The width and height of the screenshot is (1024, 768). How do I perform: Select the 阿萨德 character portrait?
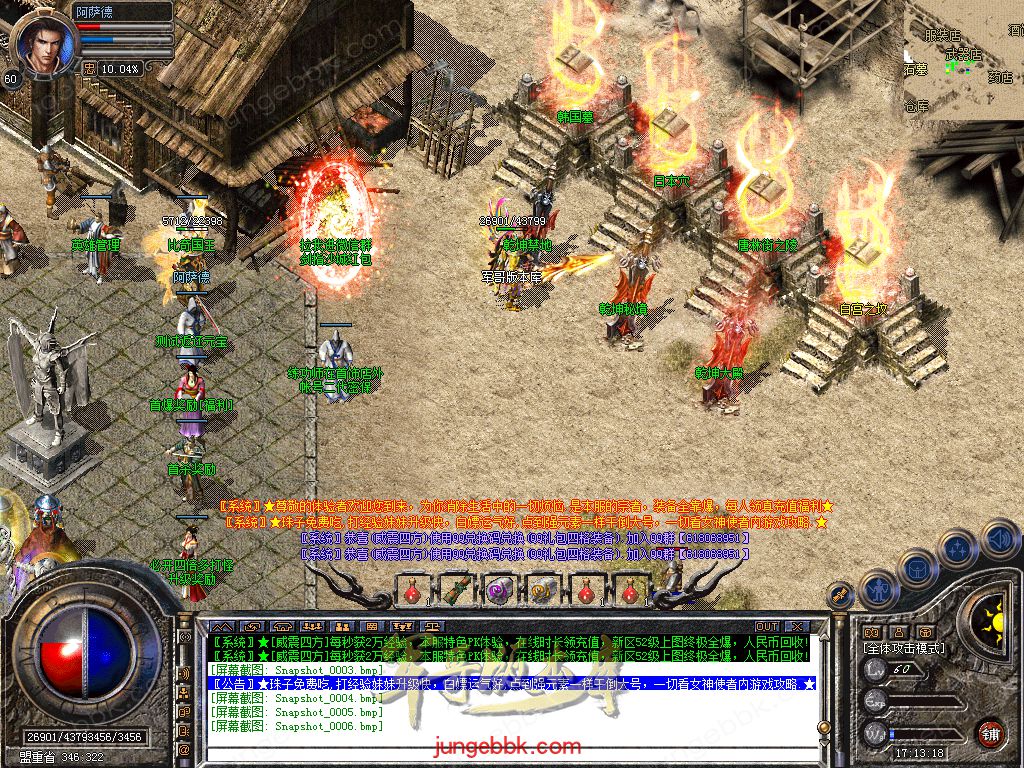[40, 45]
